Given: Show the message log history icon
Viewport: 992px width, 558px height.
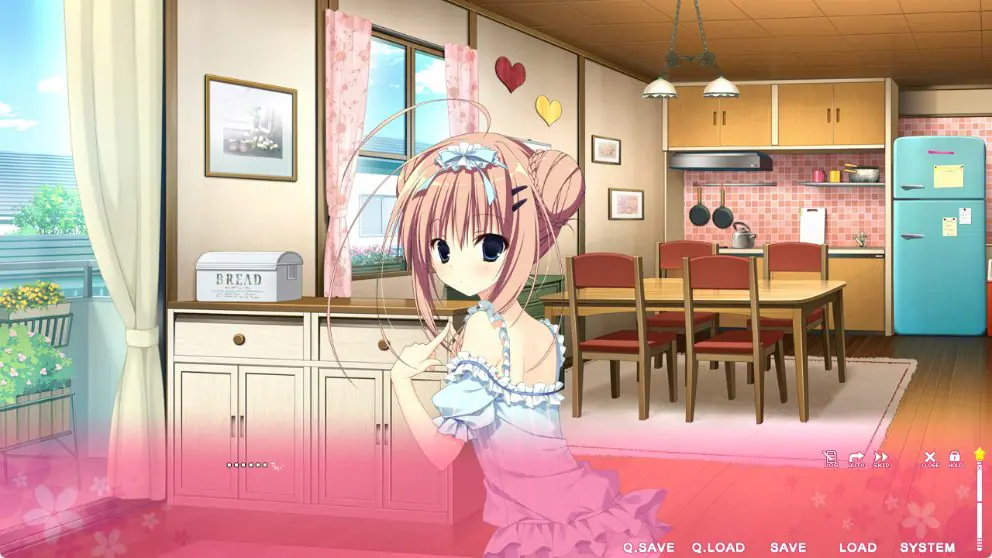Looking at the screenshot, I should coord(830,459).
